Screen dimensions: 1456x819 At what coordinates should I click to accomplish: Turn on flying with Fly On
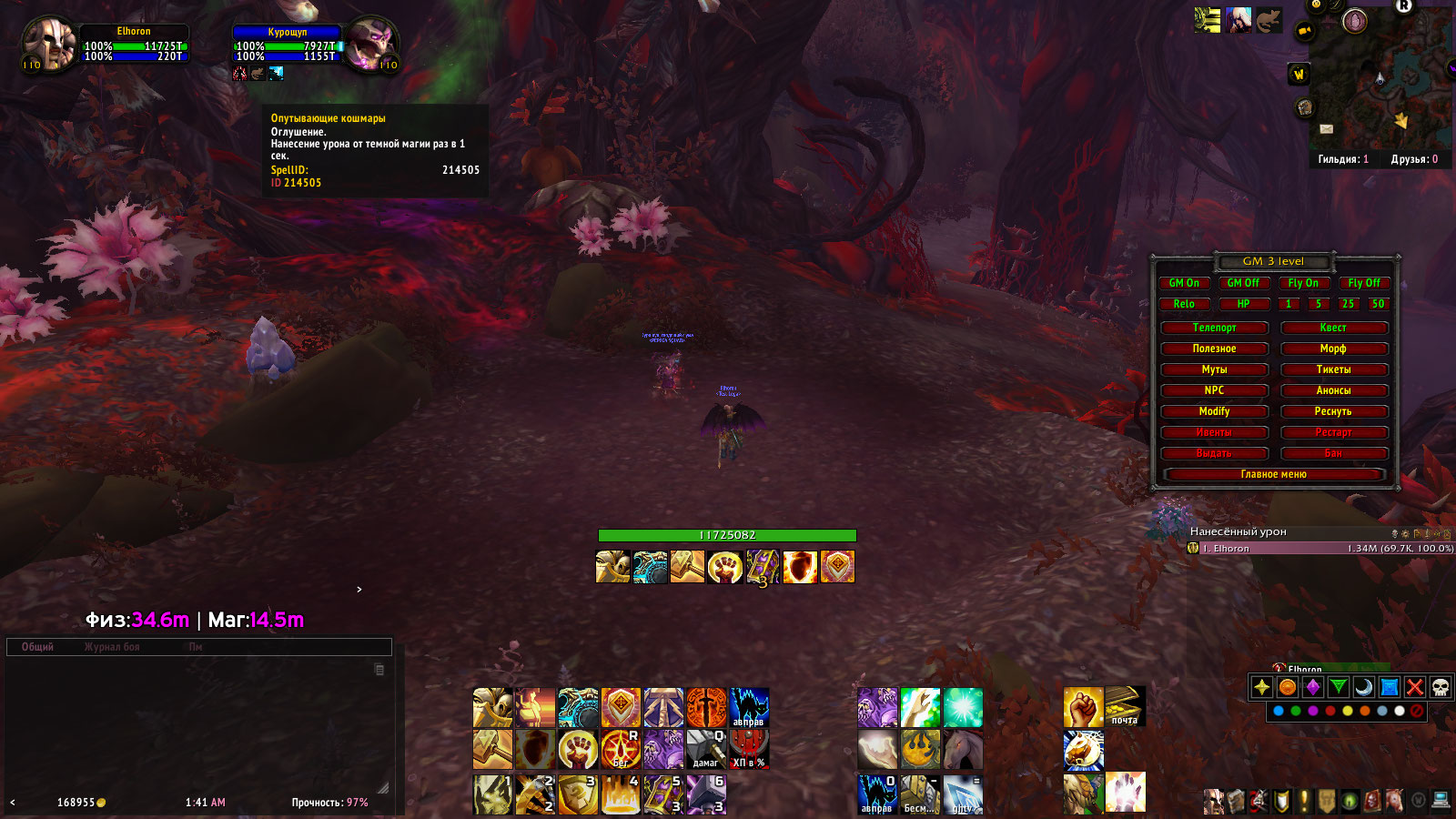tap(1302, 283)
